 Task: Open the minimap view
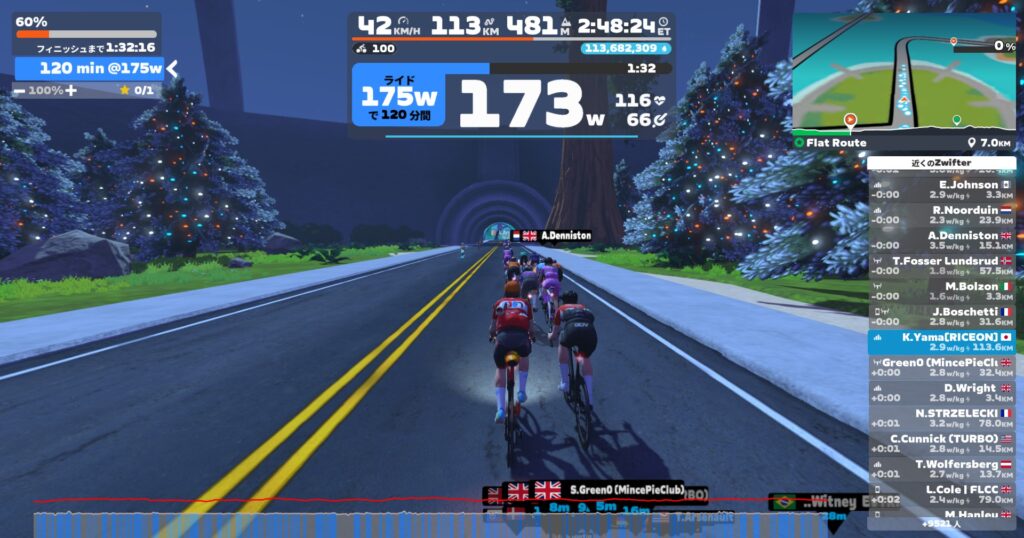(903, 71)
